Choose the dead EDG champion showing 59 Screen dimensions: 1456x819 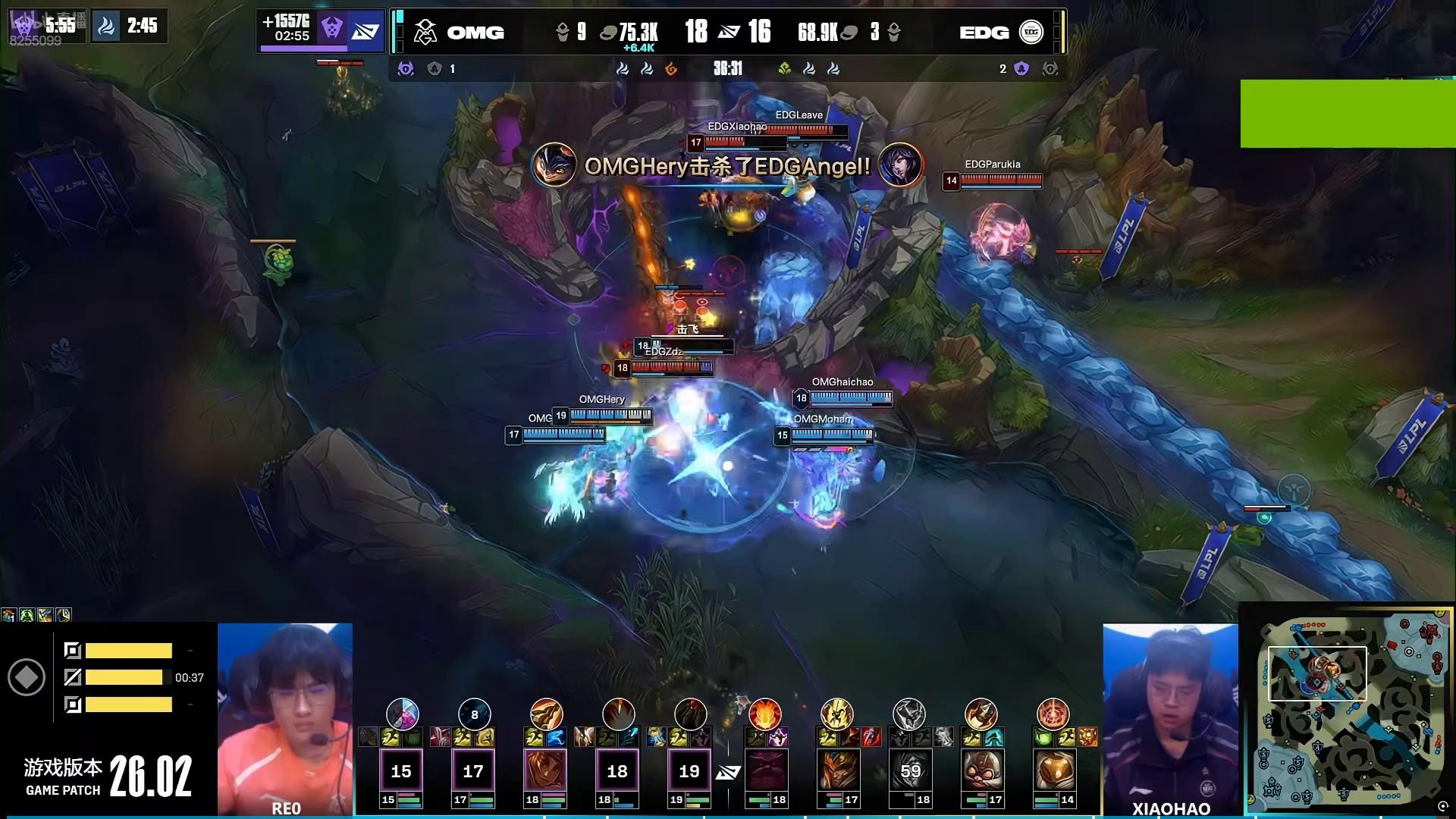909,770
